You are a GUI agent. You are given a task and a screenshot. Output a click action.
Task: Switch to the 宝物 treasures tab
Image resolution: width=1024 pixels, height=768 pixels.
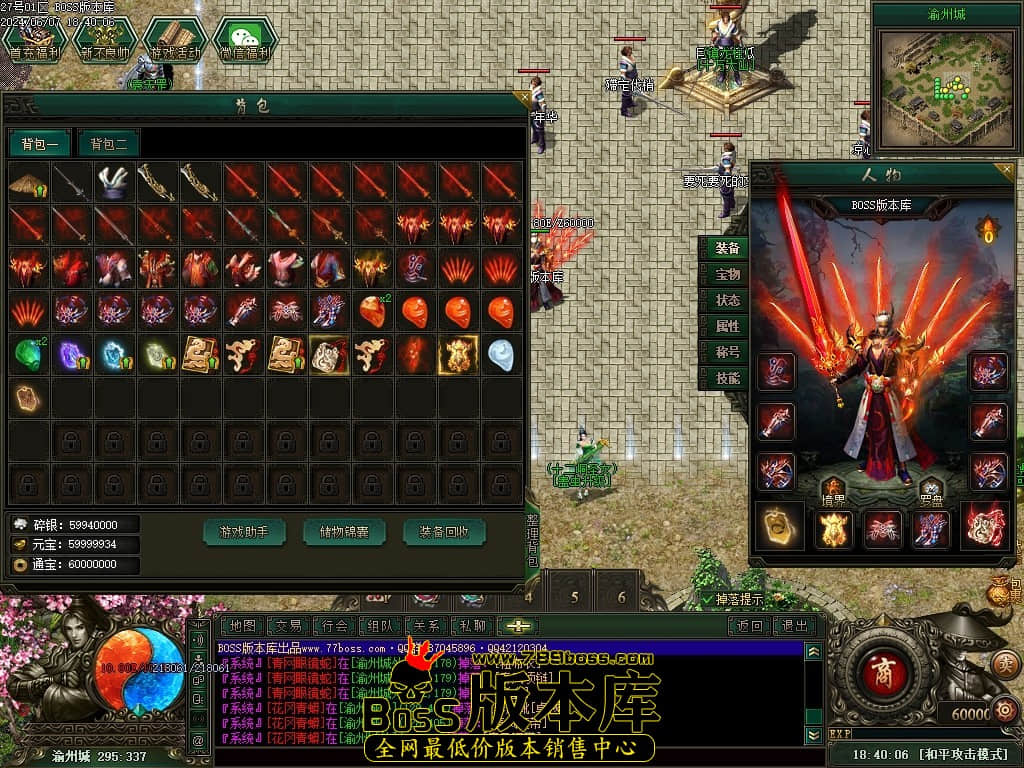tap(727, 274)
